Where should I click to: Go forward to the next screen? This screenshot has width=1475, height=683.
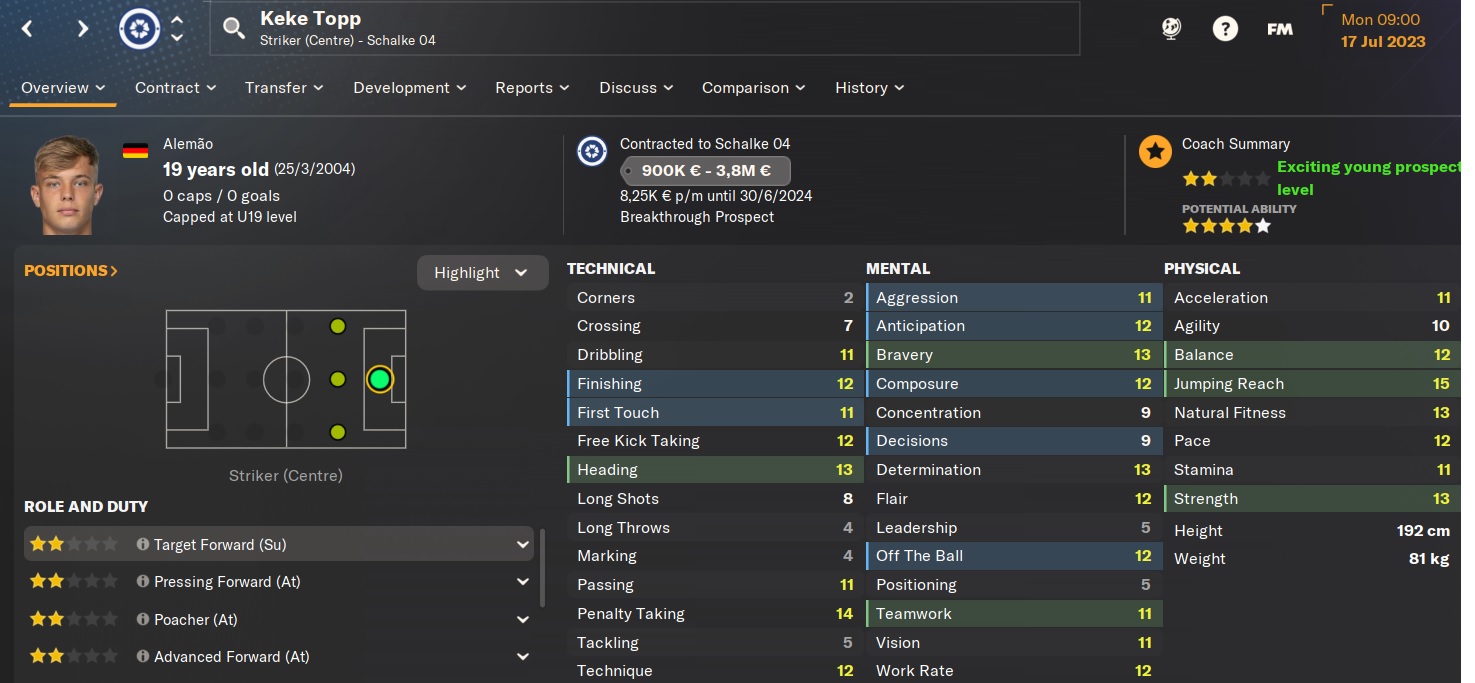click(x=83, y=29)
